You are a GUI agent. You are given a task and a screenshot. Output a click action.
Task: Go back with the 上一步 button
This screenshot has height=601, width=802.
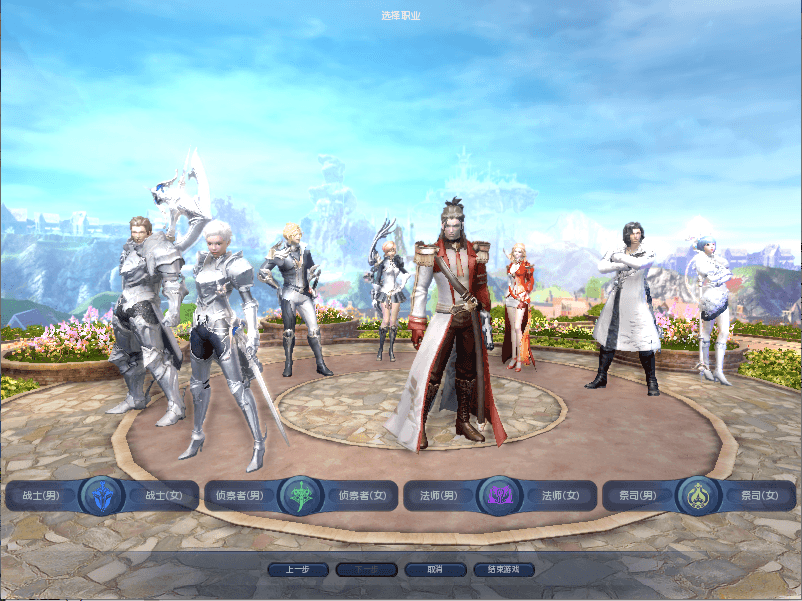pyautogui.click(x=297, y=569)
